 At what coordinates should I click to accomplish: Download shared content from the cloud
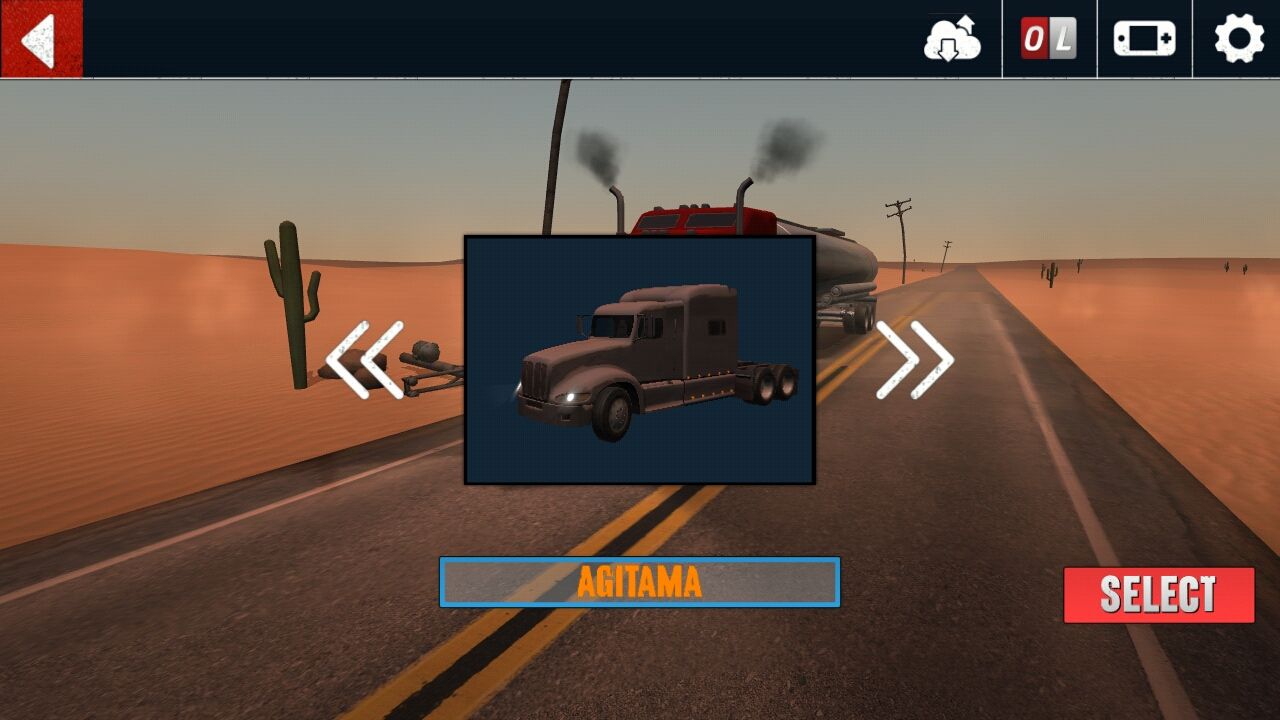[951, 41]
